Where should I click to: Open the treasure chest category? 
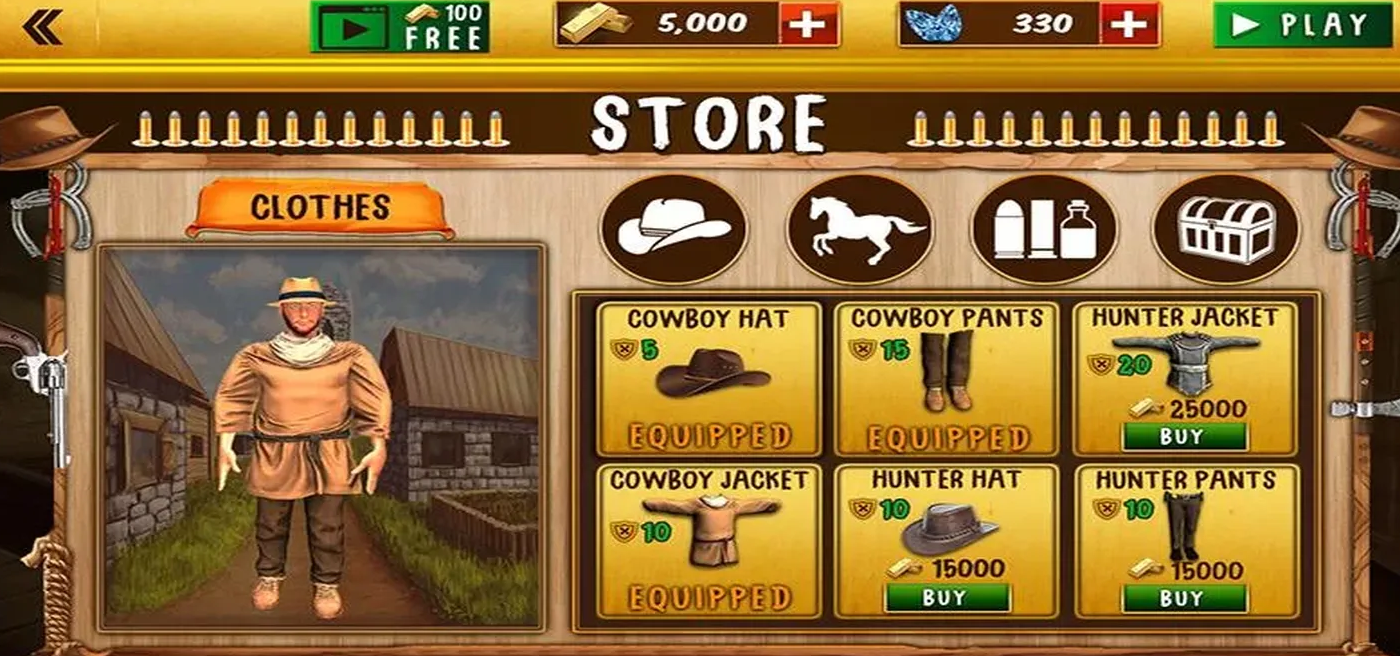pos(1226,229)
